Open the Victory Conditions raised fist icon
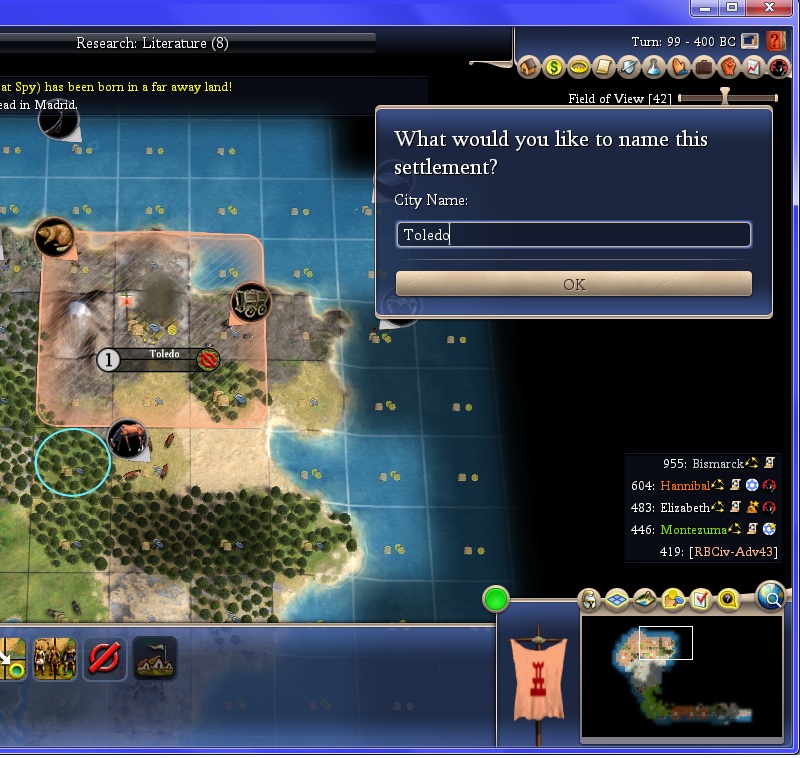Screen dimensions: 800x758 728,68
